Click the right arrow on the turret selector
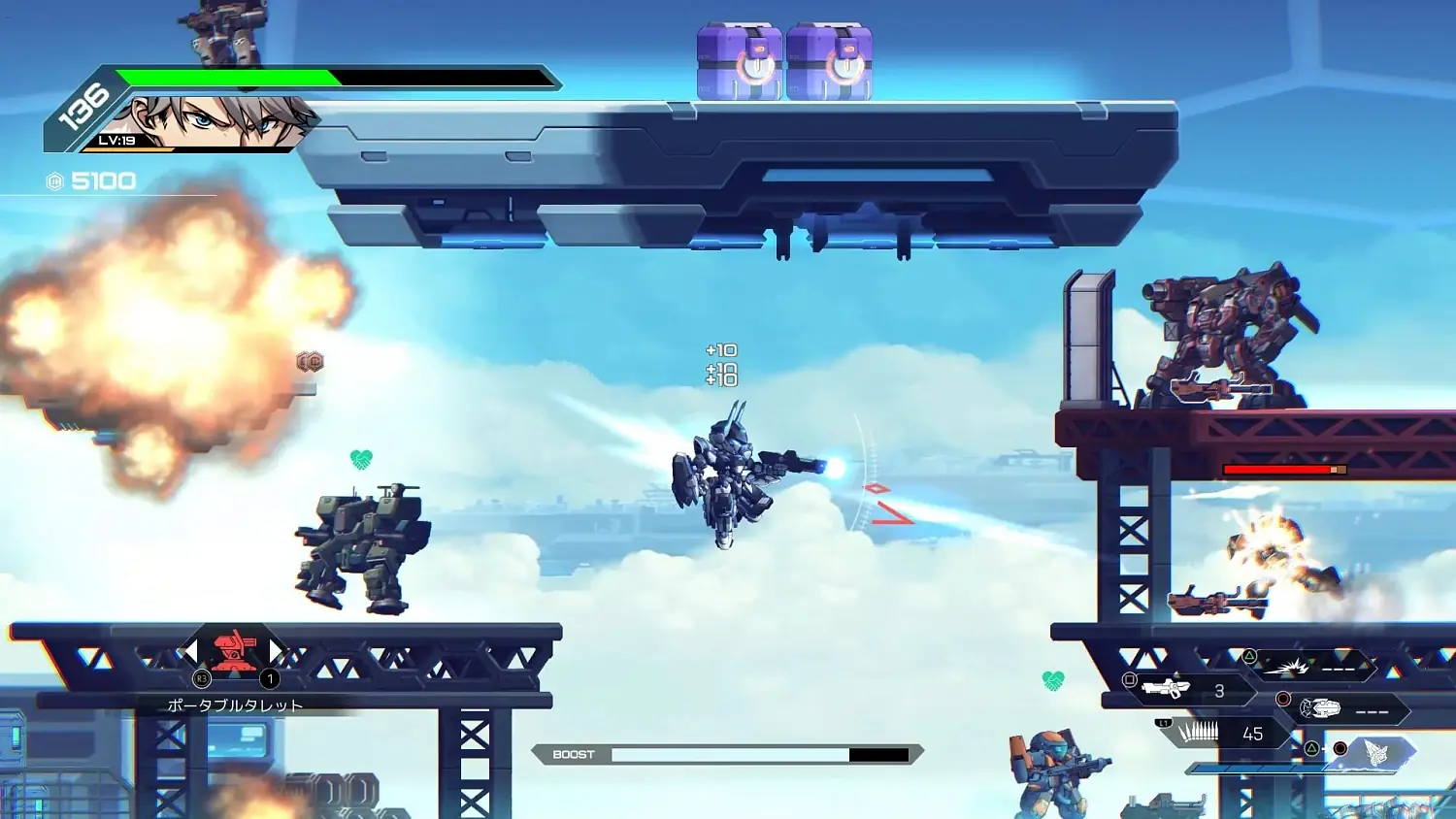 [x=275, y=650]
